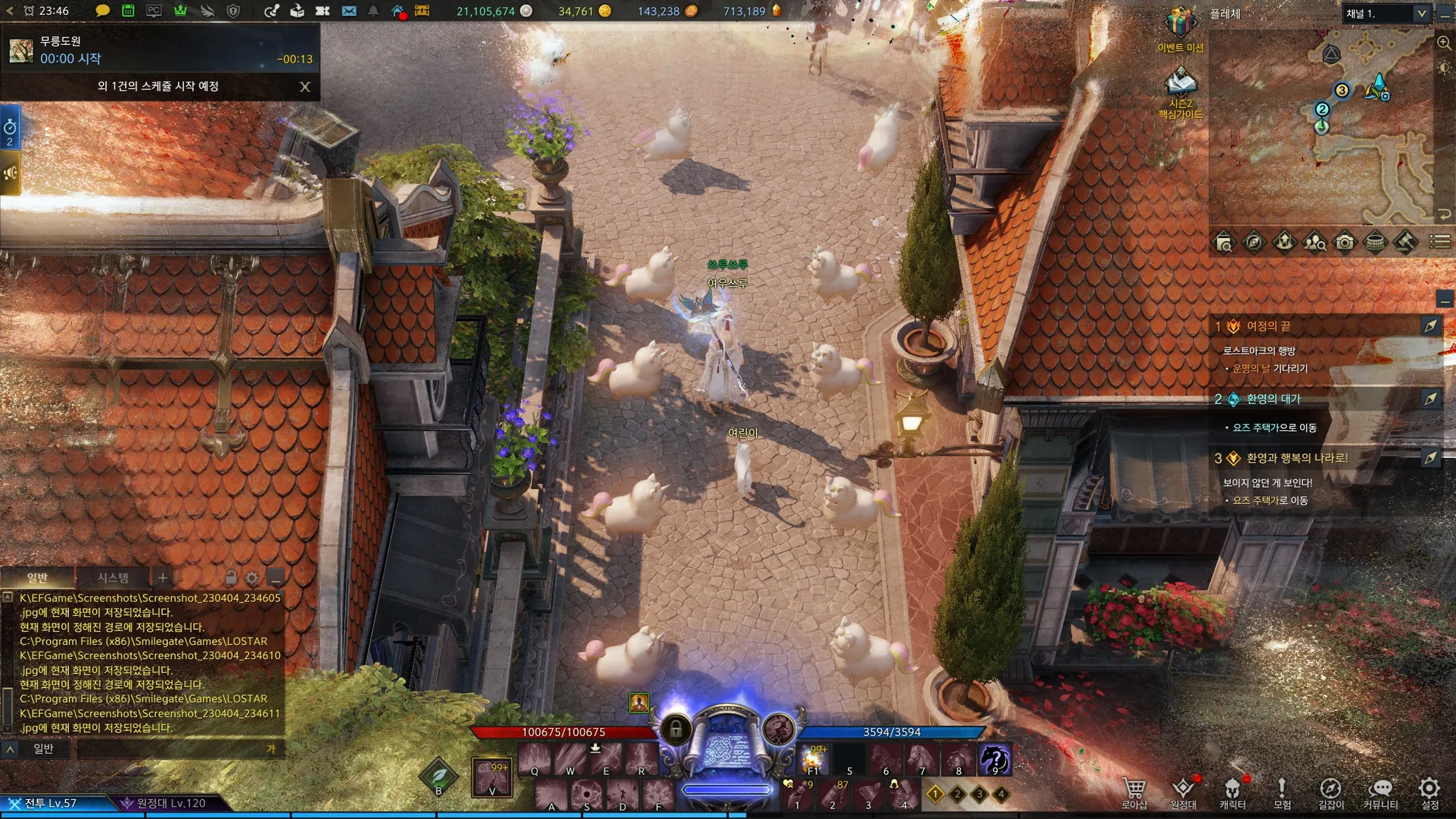Open the 모험 adventure menu
Screen dimensions: 1456x819
[x=1282, y=791]
